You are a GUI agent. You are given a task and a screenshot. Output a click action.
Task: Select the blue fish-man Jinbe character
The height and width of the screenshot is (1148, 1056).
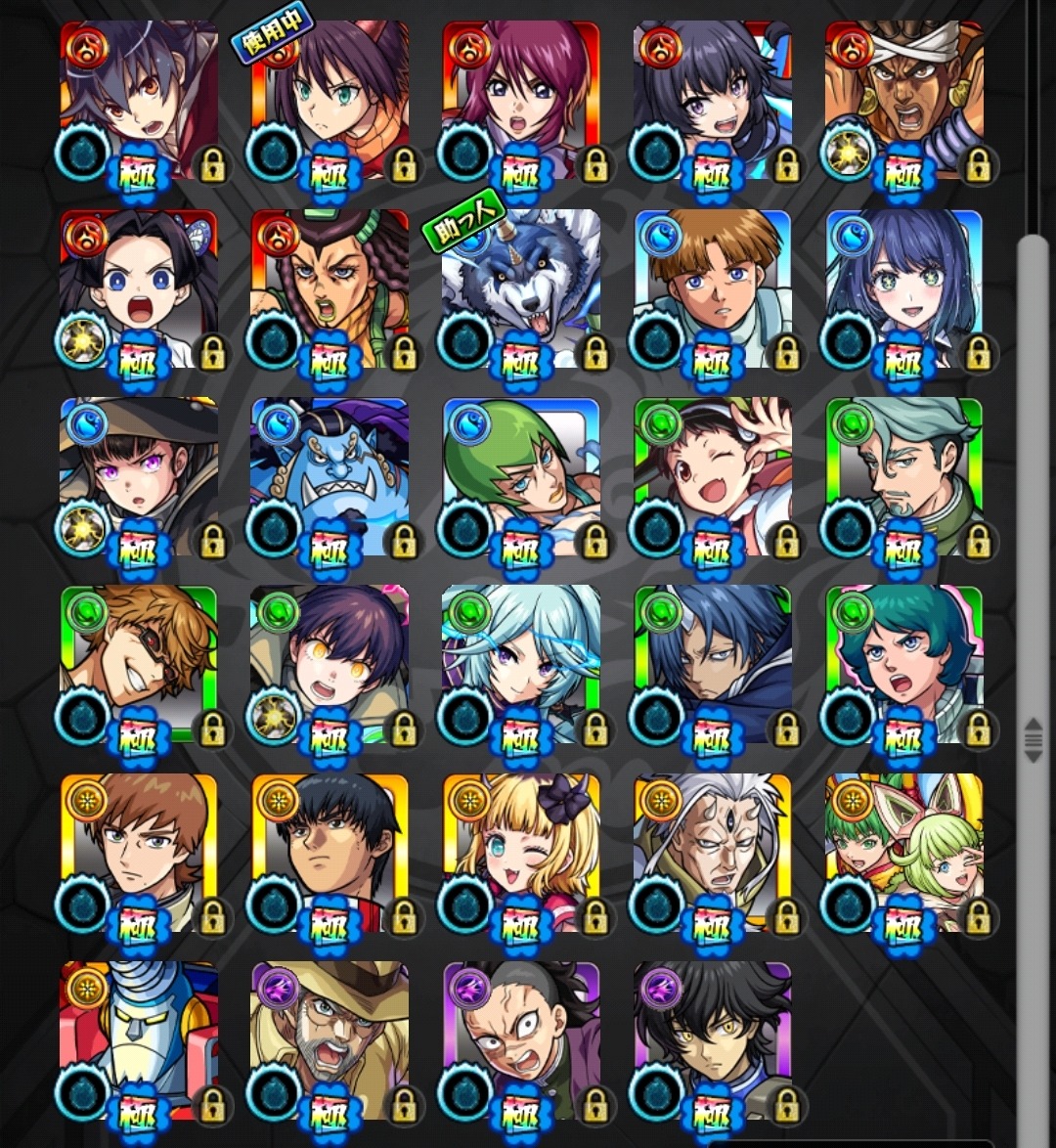point(330,474)
